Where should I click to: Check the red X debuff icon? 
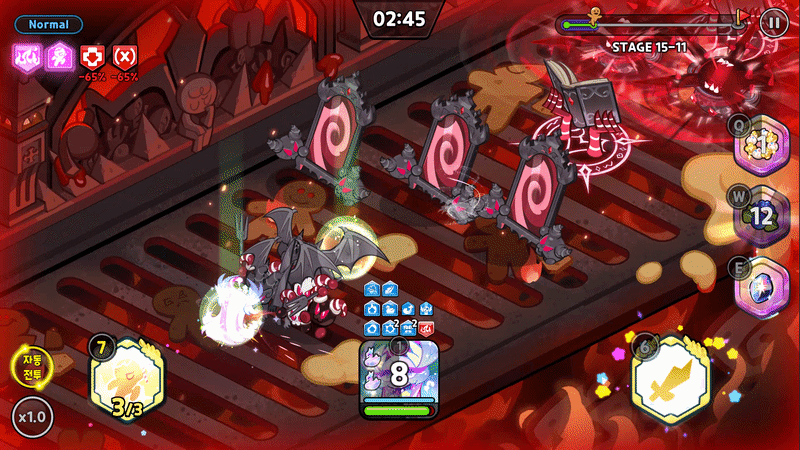124,56
